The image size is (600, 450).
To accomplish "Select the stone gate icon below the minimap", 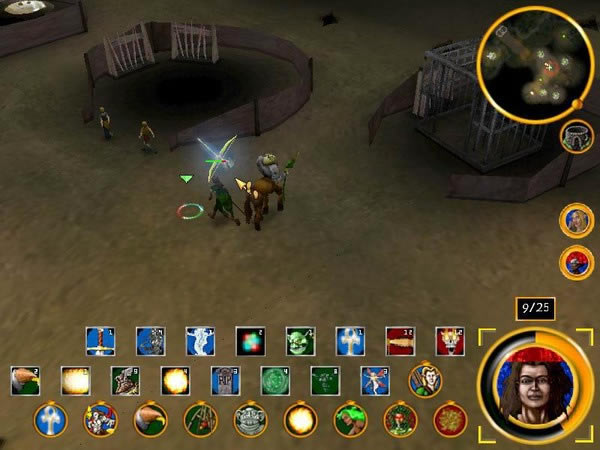I will tap(576, 137).
